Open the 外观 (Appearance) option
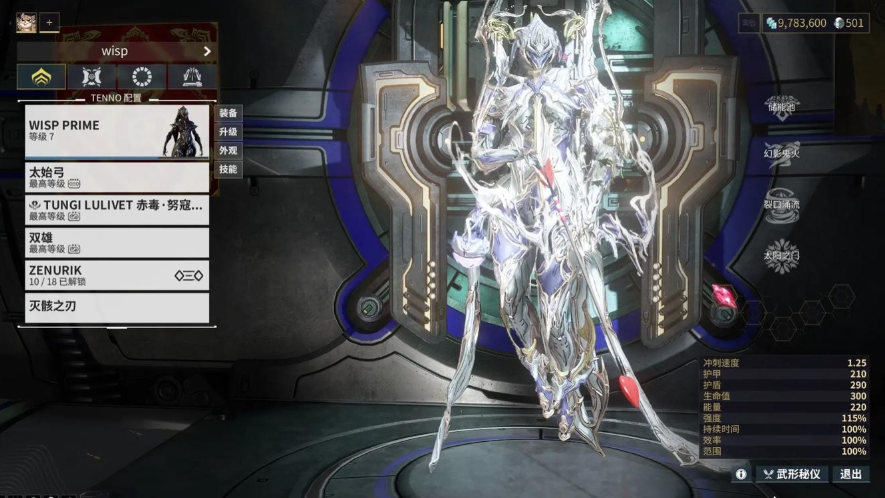This screenshot has height=498, width=885. click(228, 151)
